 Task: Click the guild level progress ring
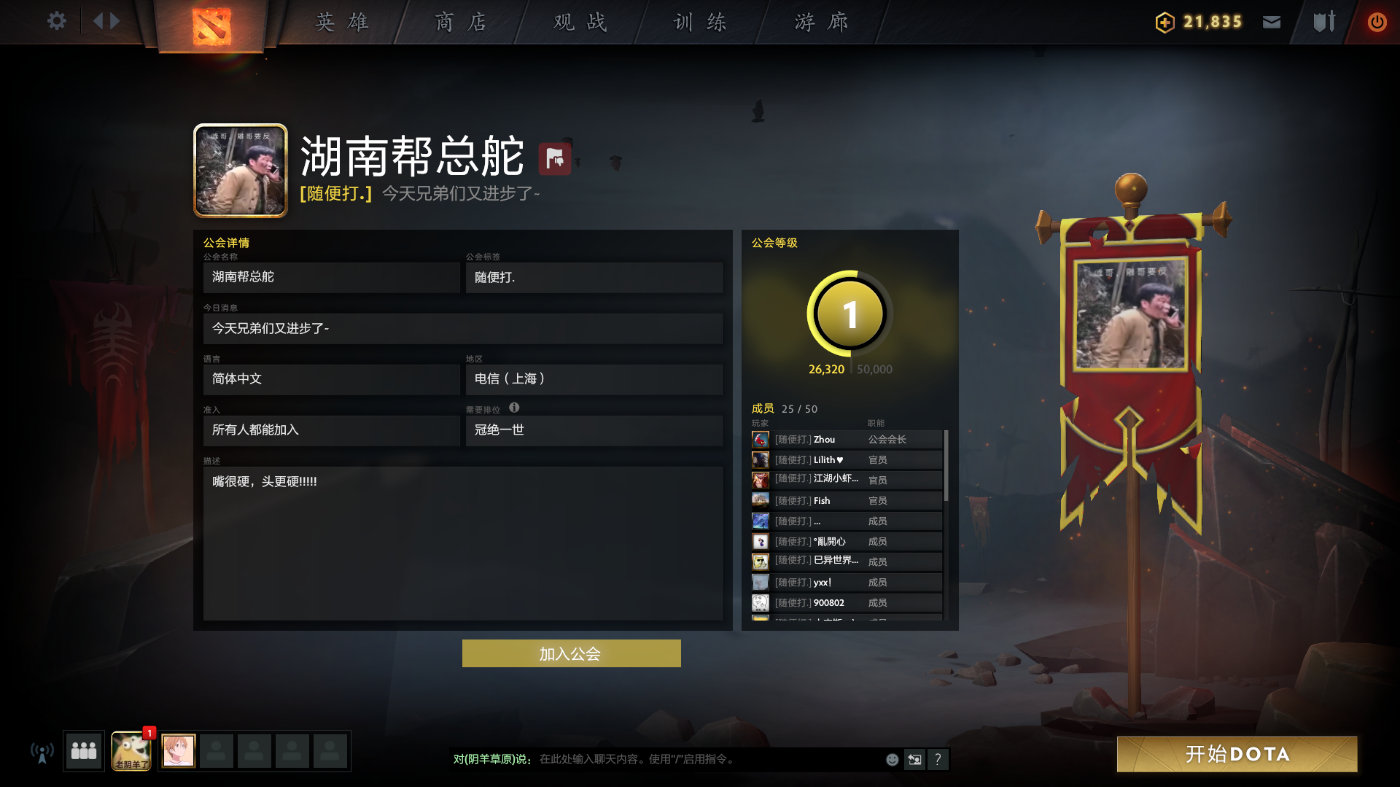click(848, 313)
